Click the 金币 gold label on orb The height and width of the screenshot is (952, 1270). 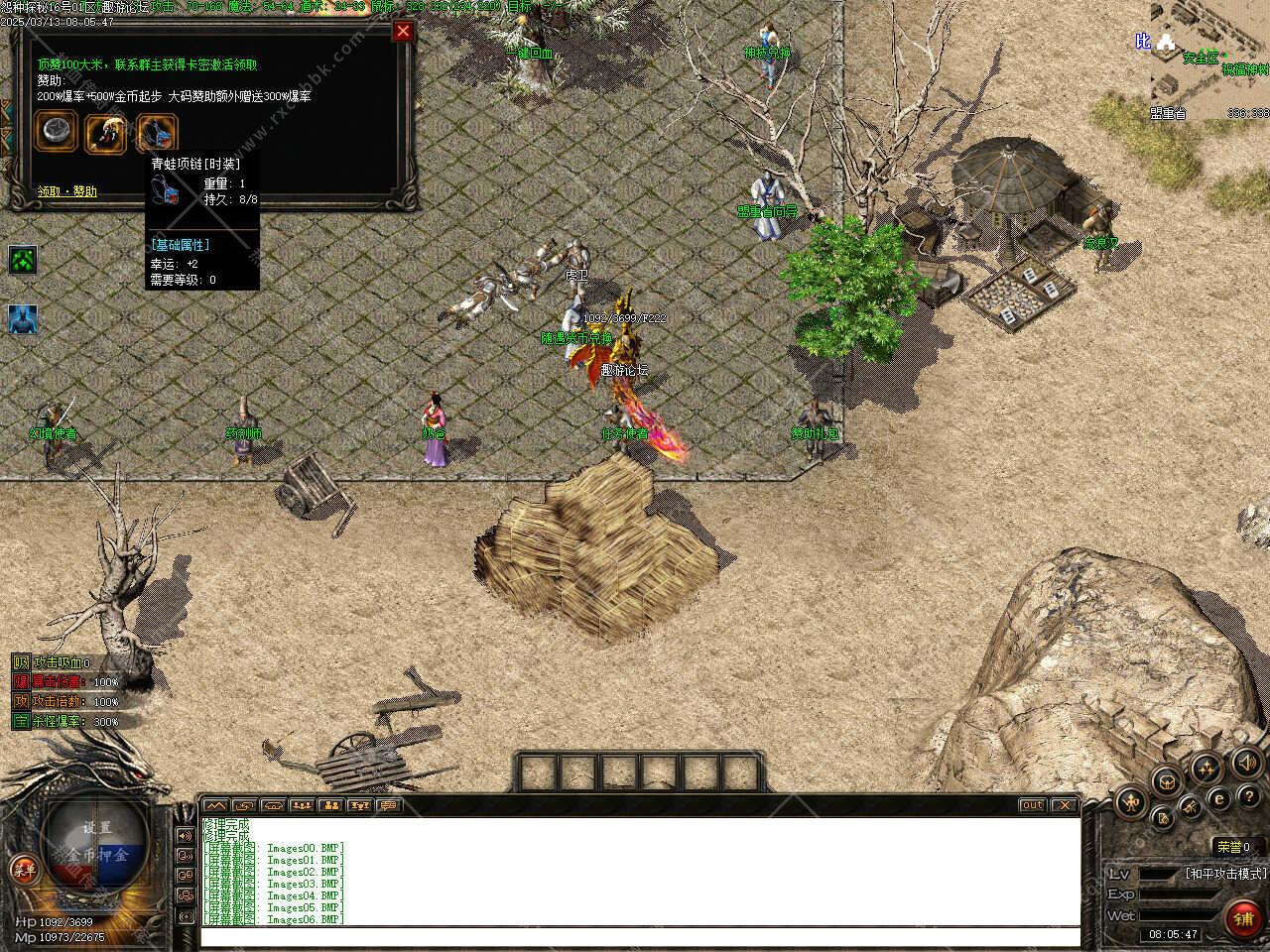(x=81, y=854)
